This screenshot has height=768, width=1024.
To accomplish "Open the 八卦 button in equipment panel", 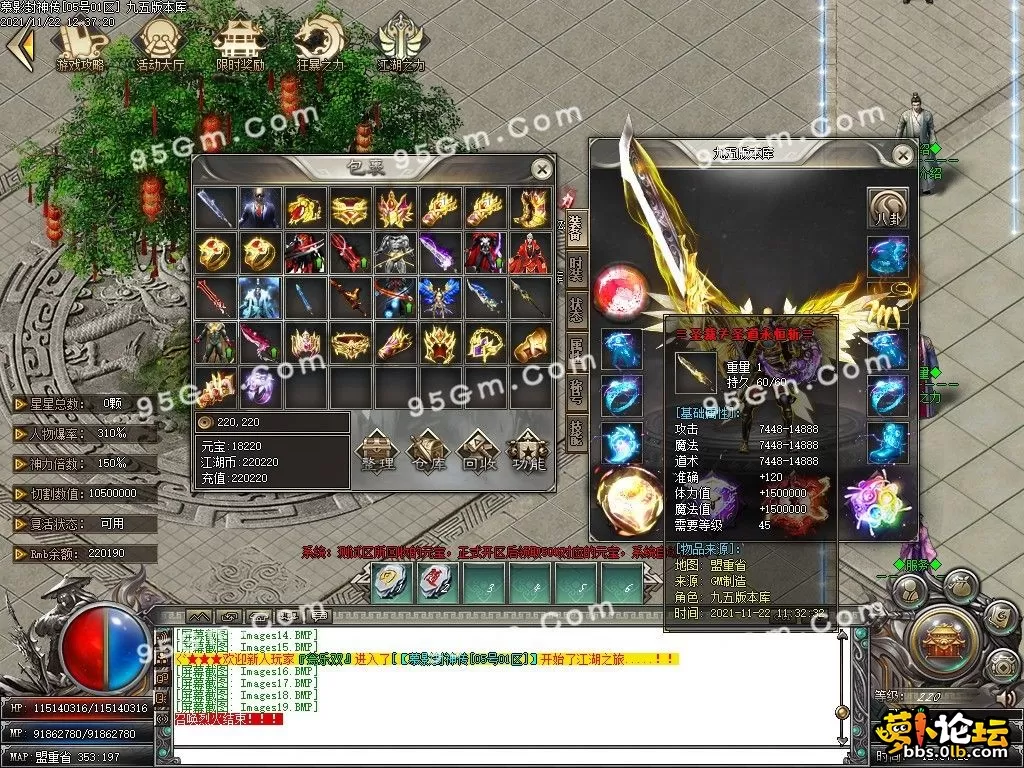I will (x=888, y=208).
